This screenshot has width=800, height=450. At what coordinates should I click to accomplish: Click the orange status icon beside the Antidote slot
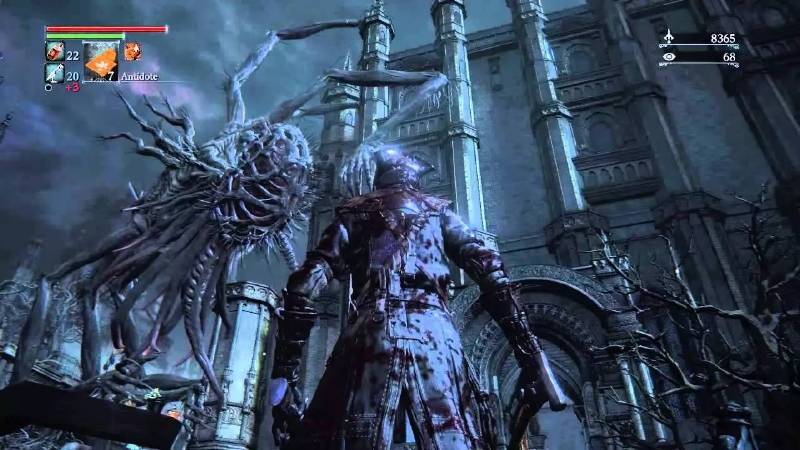(x=132, y=51)
